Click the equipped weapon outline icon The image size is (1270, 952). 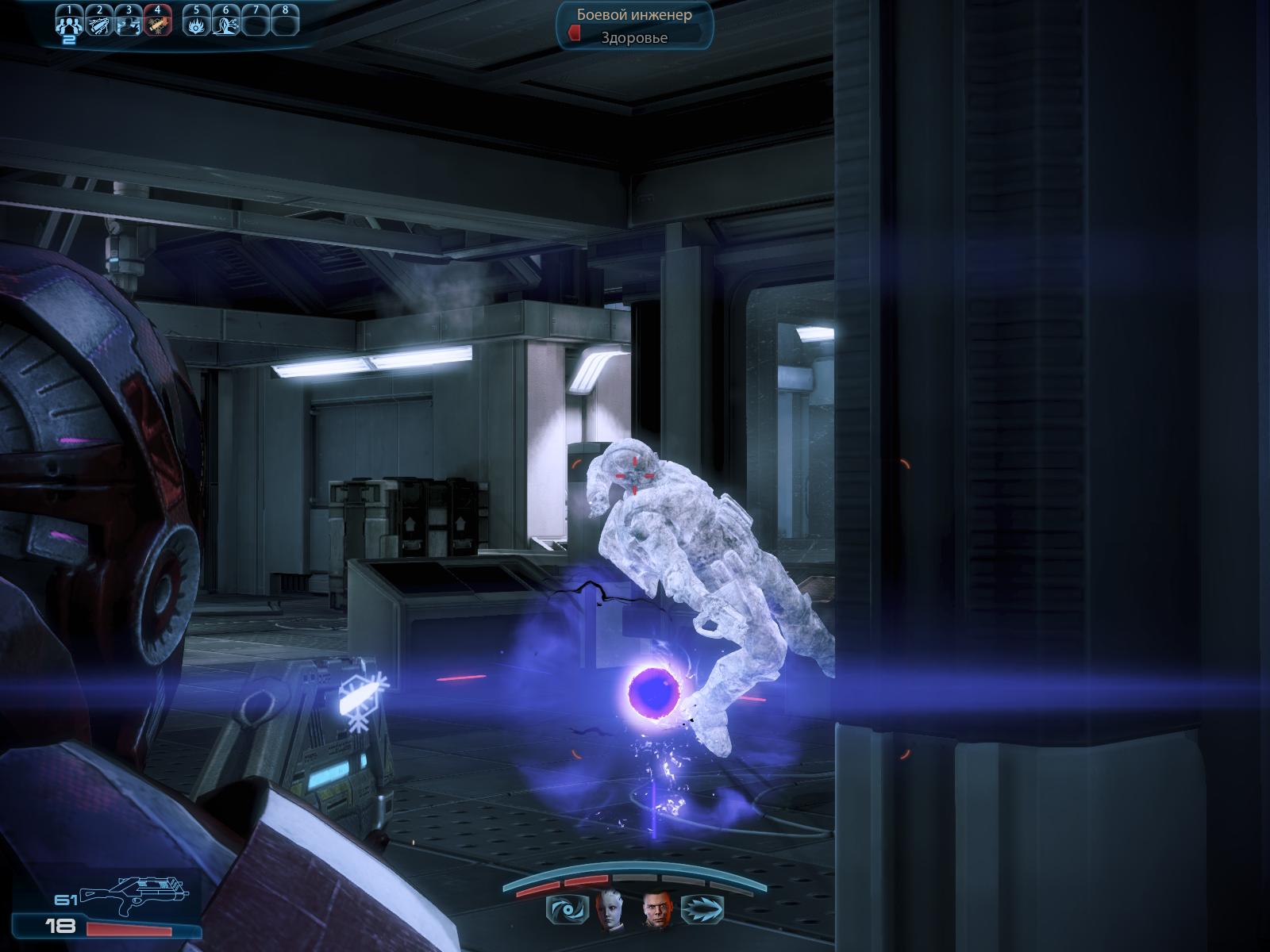133,892
